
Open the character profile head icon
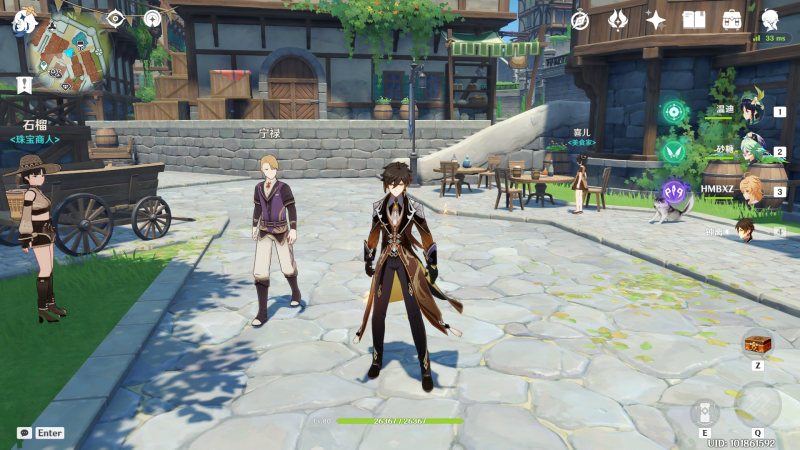tap(770, 20)
